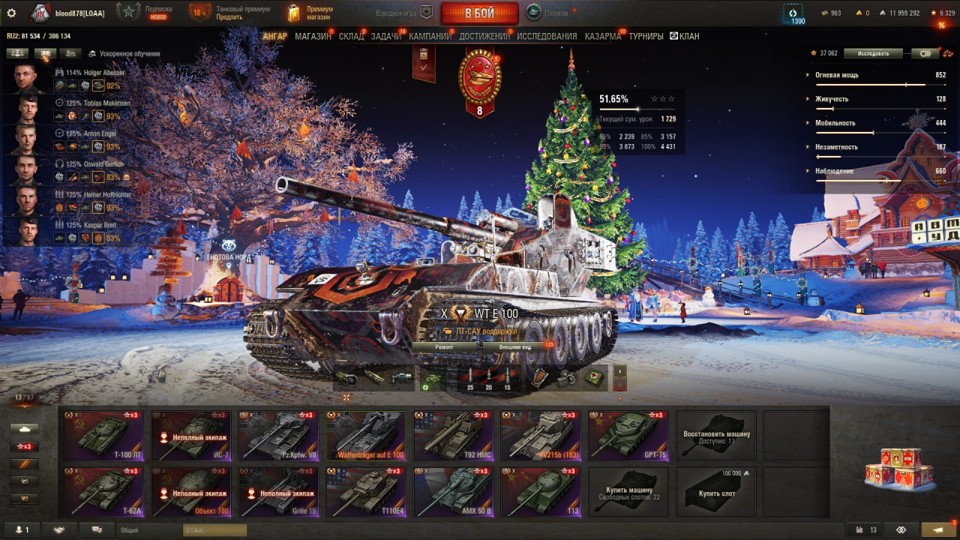The image size is (960, 540).
Task: Pick the Grille 15 tank
Action: click(278, 491)
